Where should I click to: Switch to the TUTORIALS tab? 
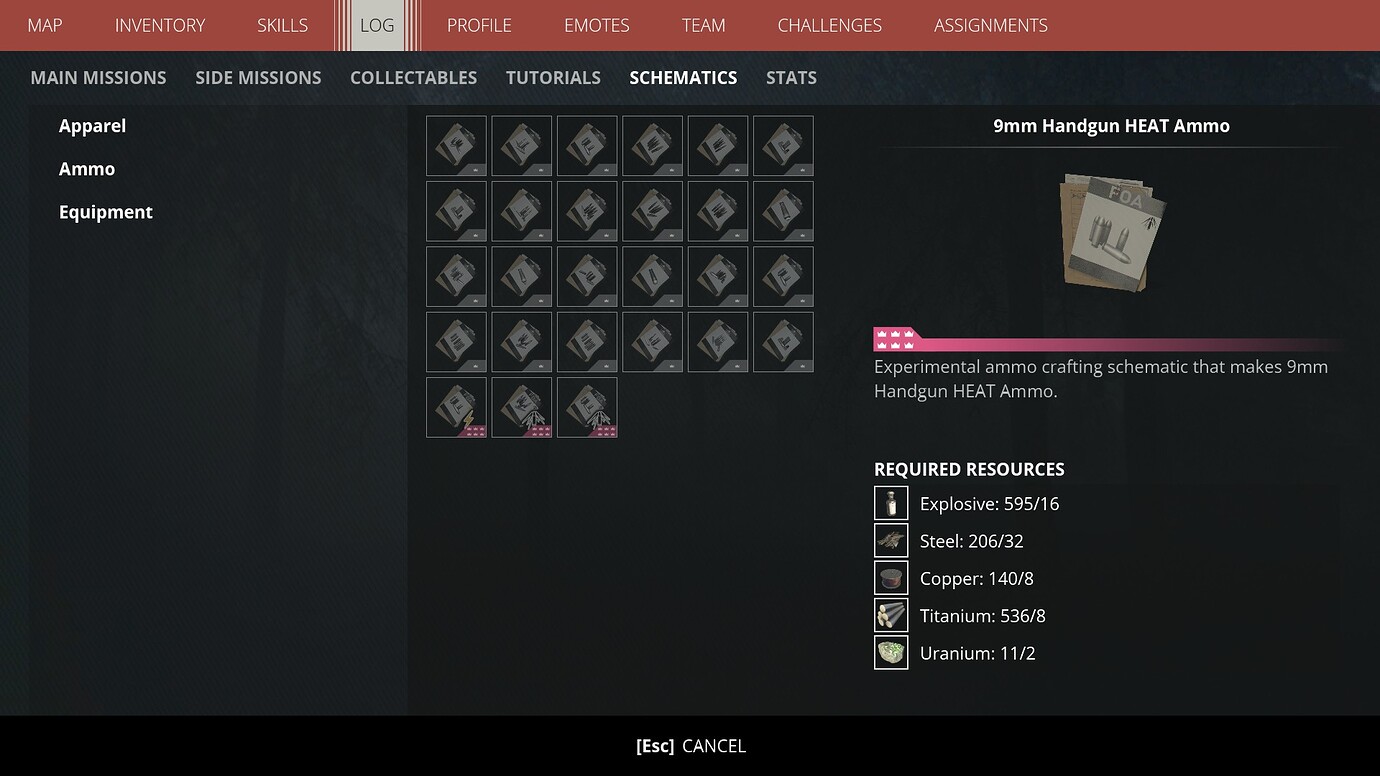[x=553, y=77]
